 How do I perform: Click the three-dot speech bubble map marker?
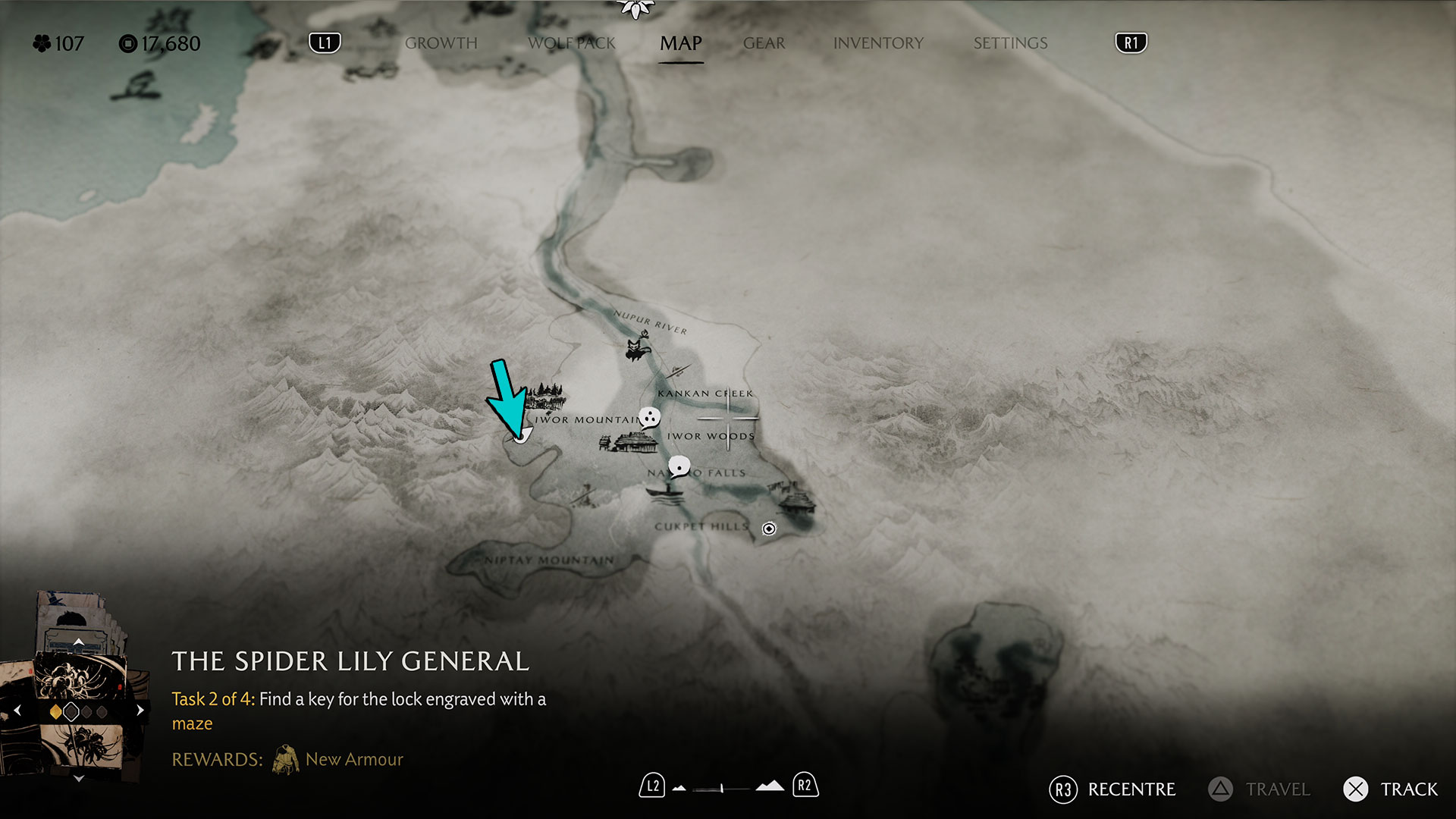coord(649,417)
